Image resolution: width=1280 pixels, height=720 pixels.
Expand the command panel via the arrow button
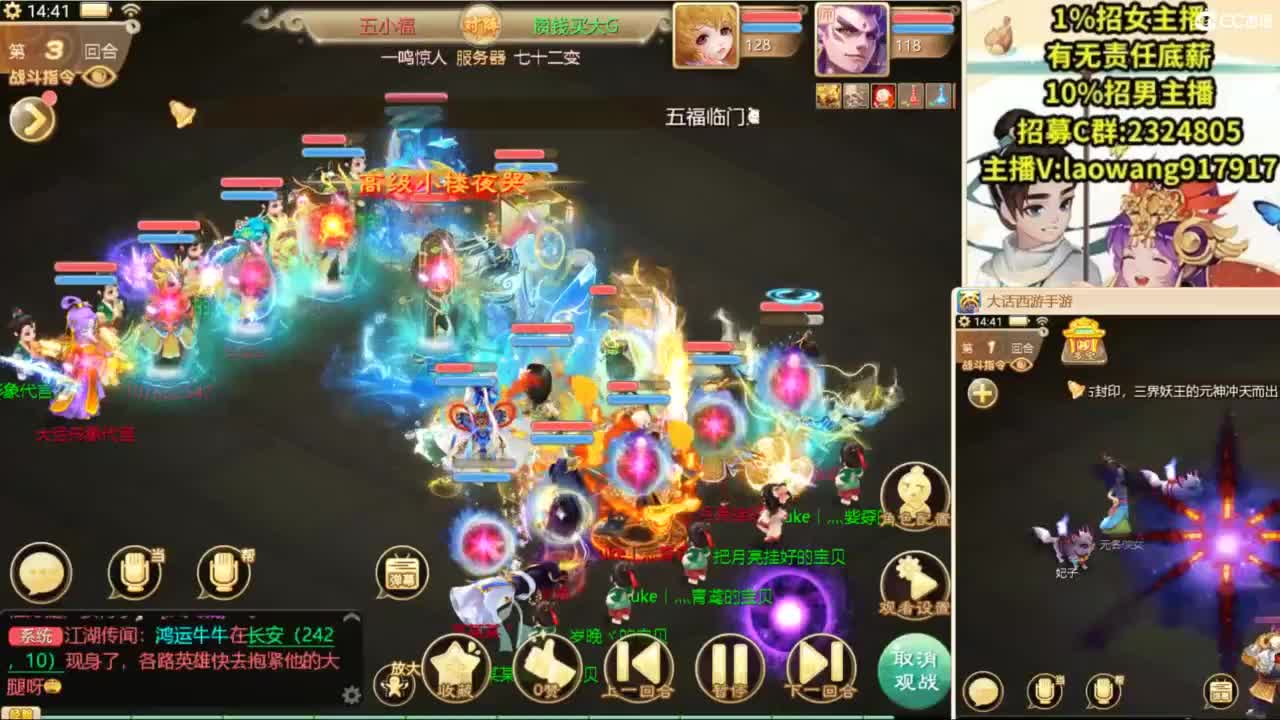click(x=30, y=121)
